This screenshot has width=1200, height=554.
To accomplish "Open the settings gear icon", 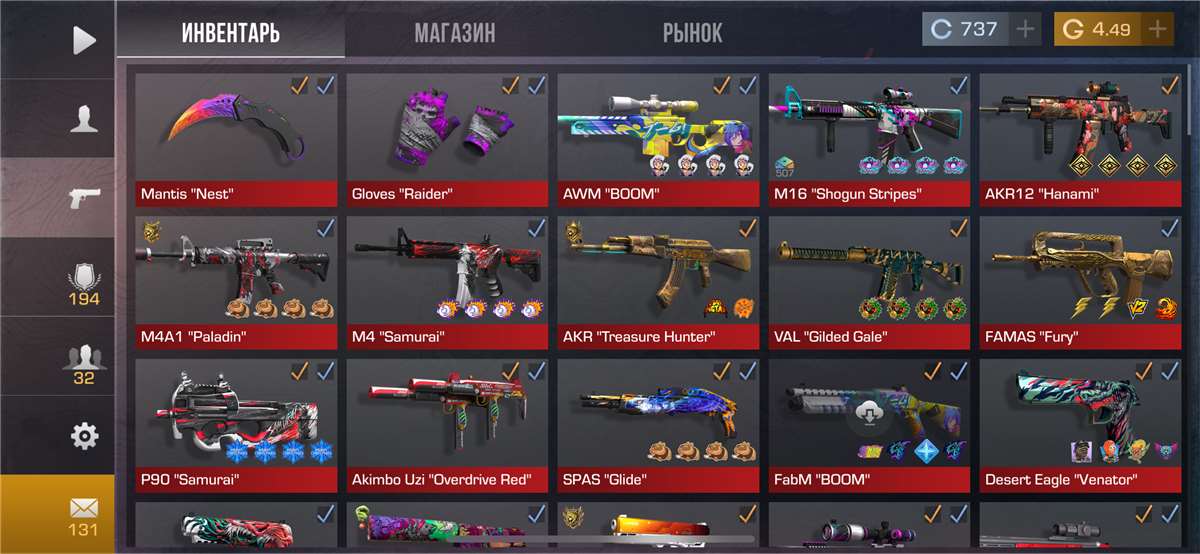I will (84, 435).
